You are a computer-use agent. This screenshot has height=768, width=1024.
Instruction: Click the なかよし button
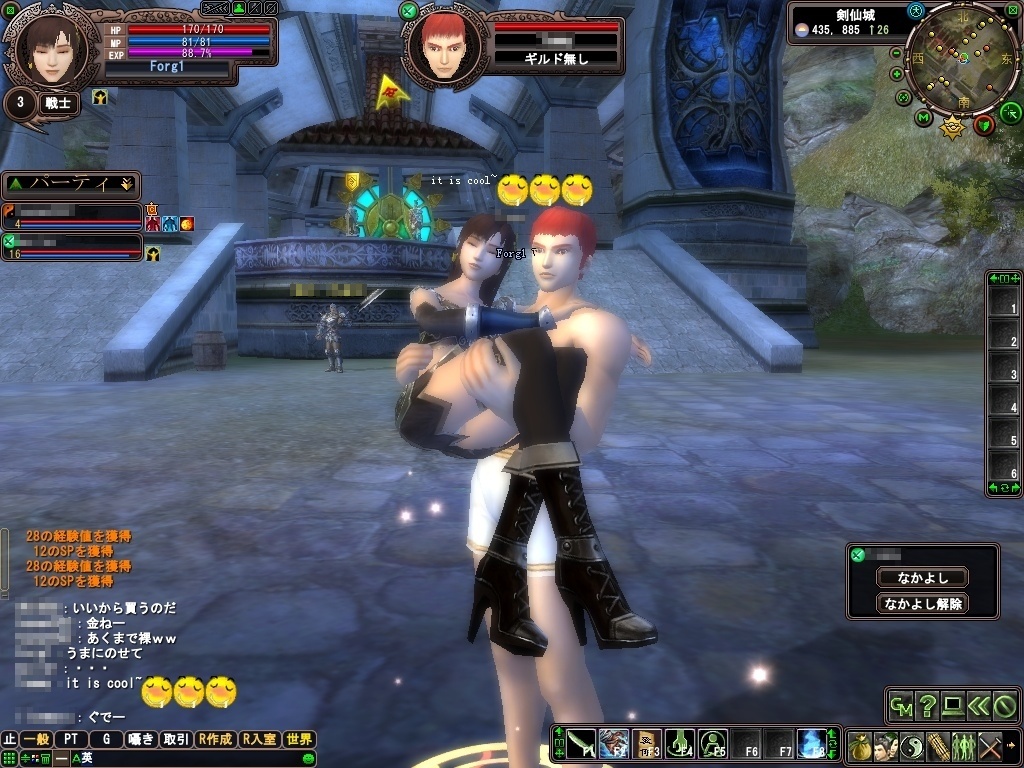(922, 577)
